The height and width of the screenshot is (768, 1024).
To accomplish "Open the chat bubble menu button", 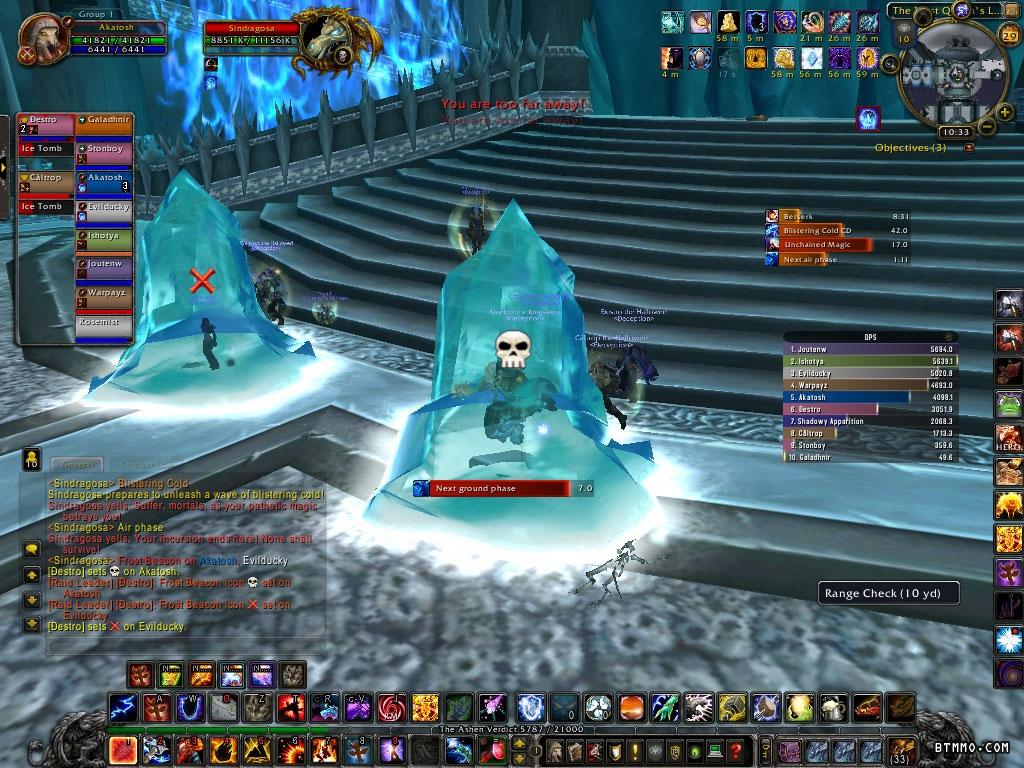I will [x=31, y=548].
